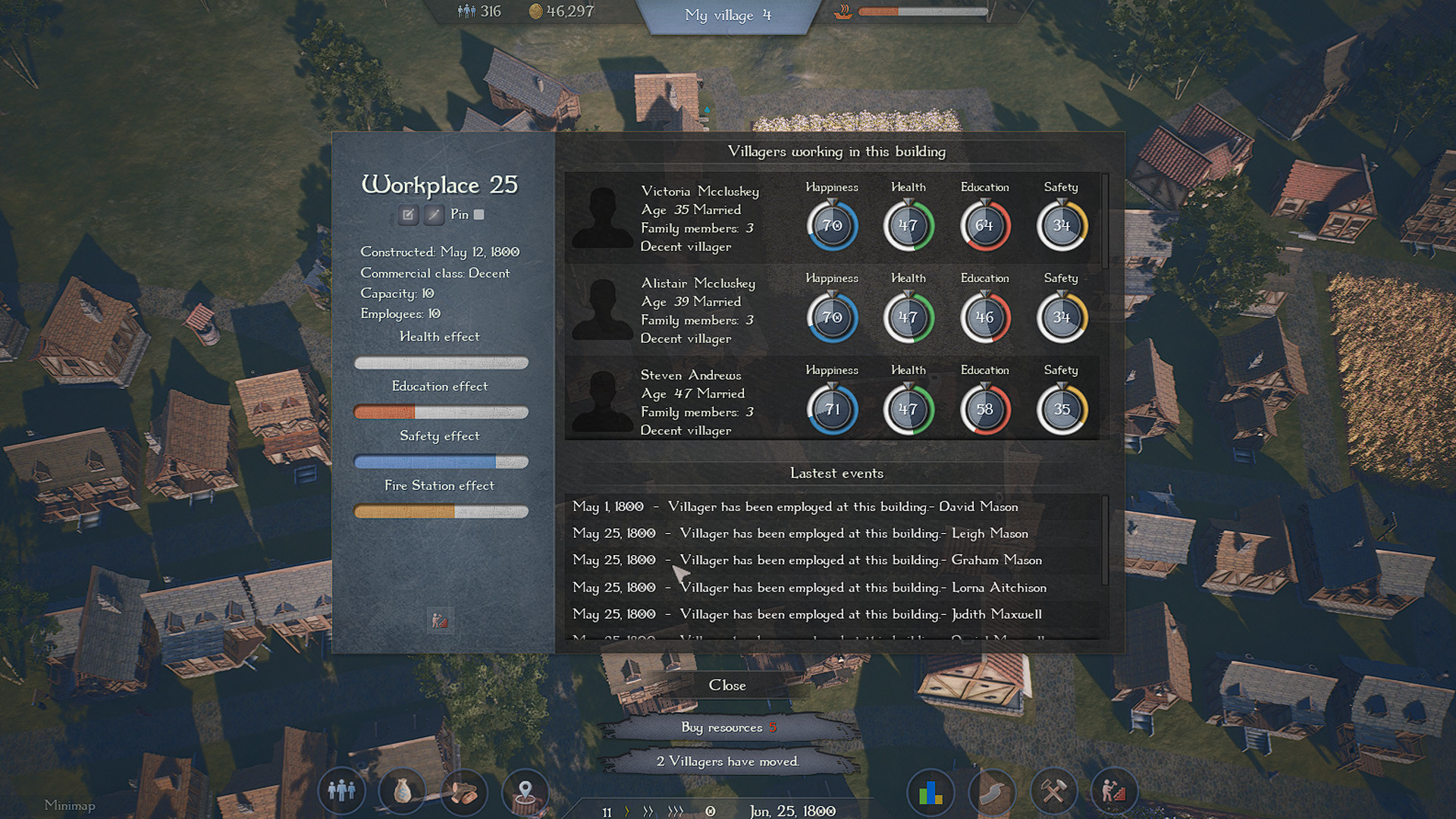Image resolution: width=1456 pixels, height=819 pixels.
Task: Click the 2 Villagers have moved notification
Action: pyautogui.click(x=726, y=761)
